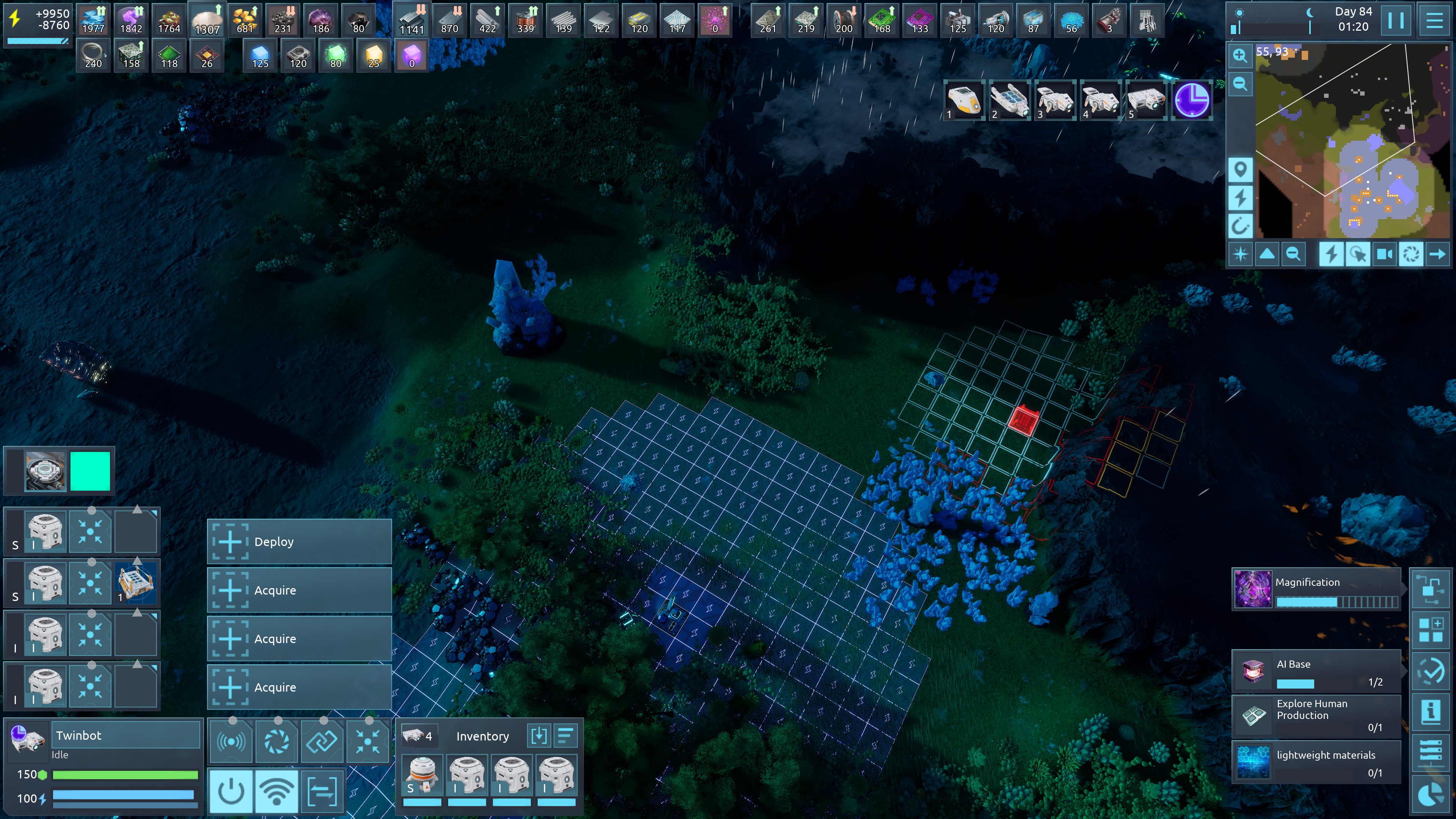
Task: Select unit group 1 icon
Action: 964,100
